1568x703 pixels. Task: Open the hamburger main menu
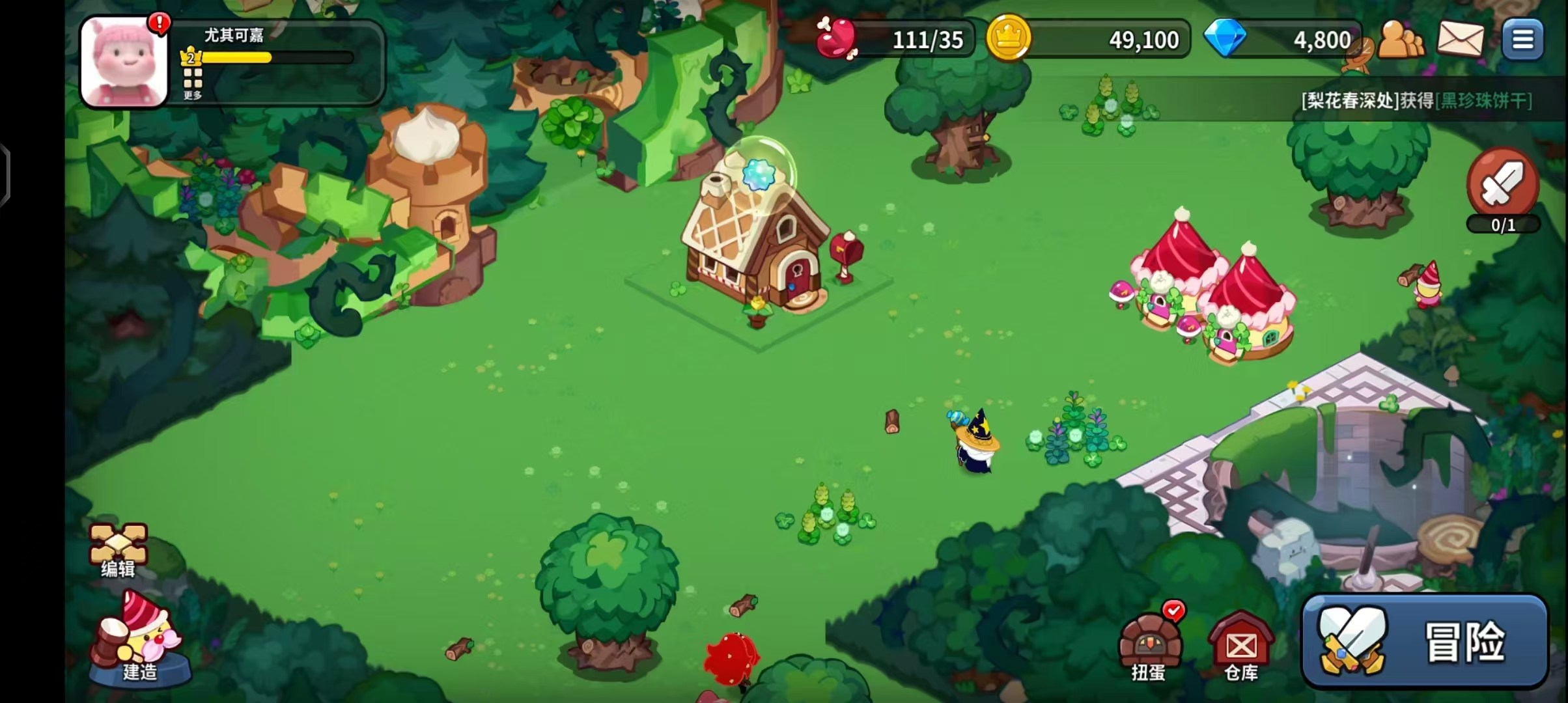point(1522,40)
